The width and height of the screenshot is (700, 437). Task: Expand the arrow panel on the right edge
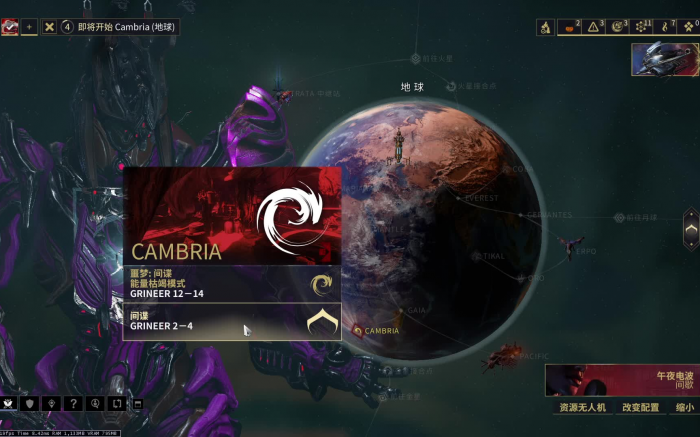pos(691,229)
